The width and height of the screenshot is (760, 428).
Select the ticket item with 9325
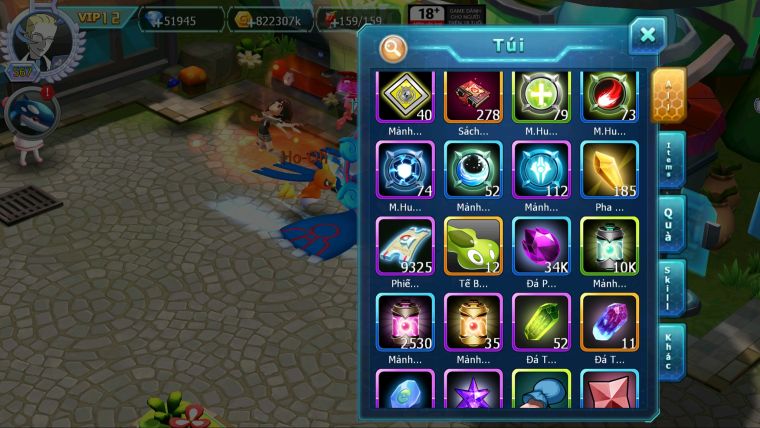405,246
